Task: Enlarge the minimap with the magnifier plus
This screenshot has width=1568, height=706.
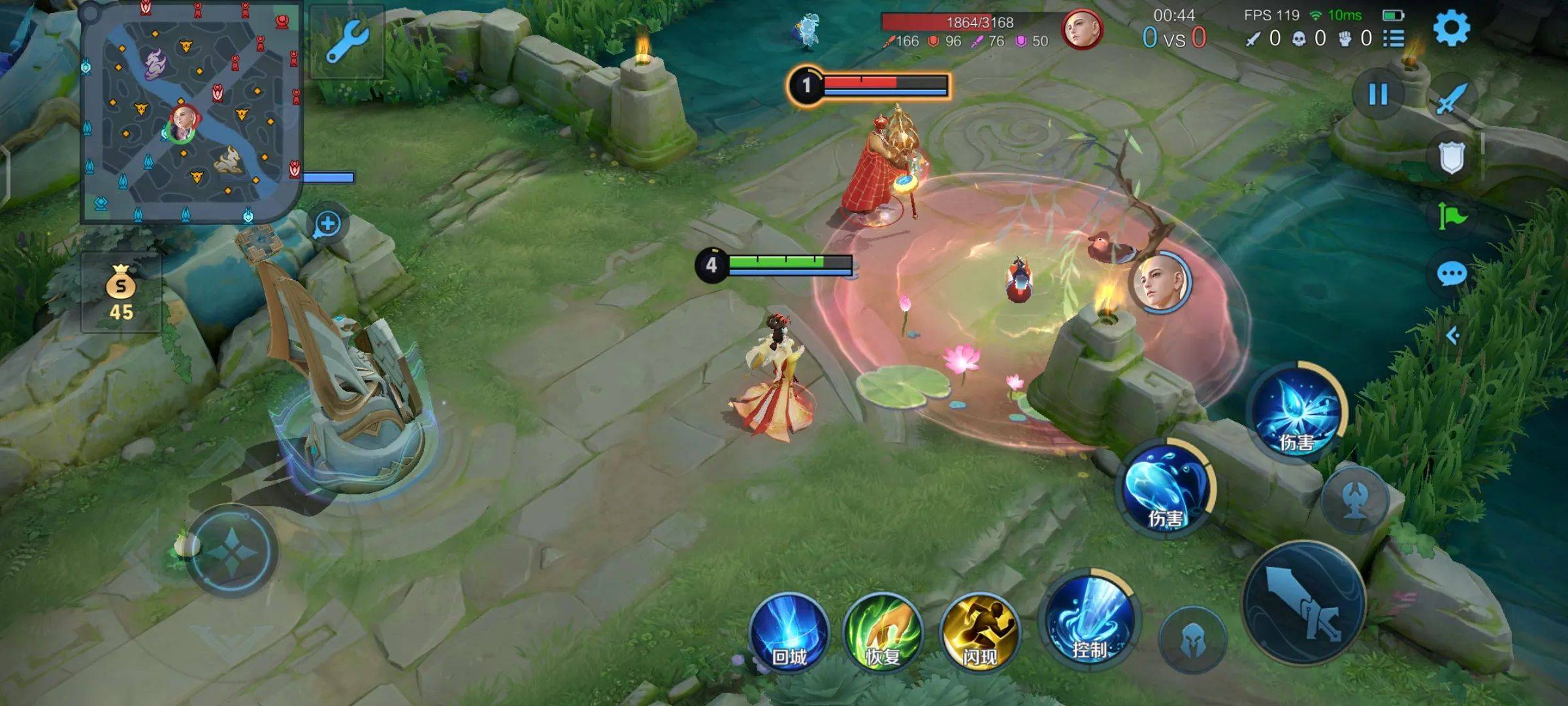Action: click(x=327, y=224)
